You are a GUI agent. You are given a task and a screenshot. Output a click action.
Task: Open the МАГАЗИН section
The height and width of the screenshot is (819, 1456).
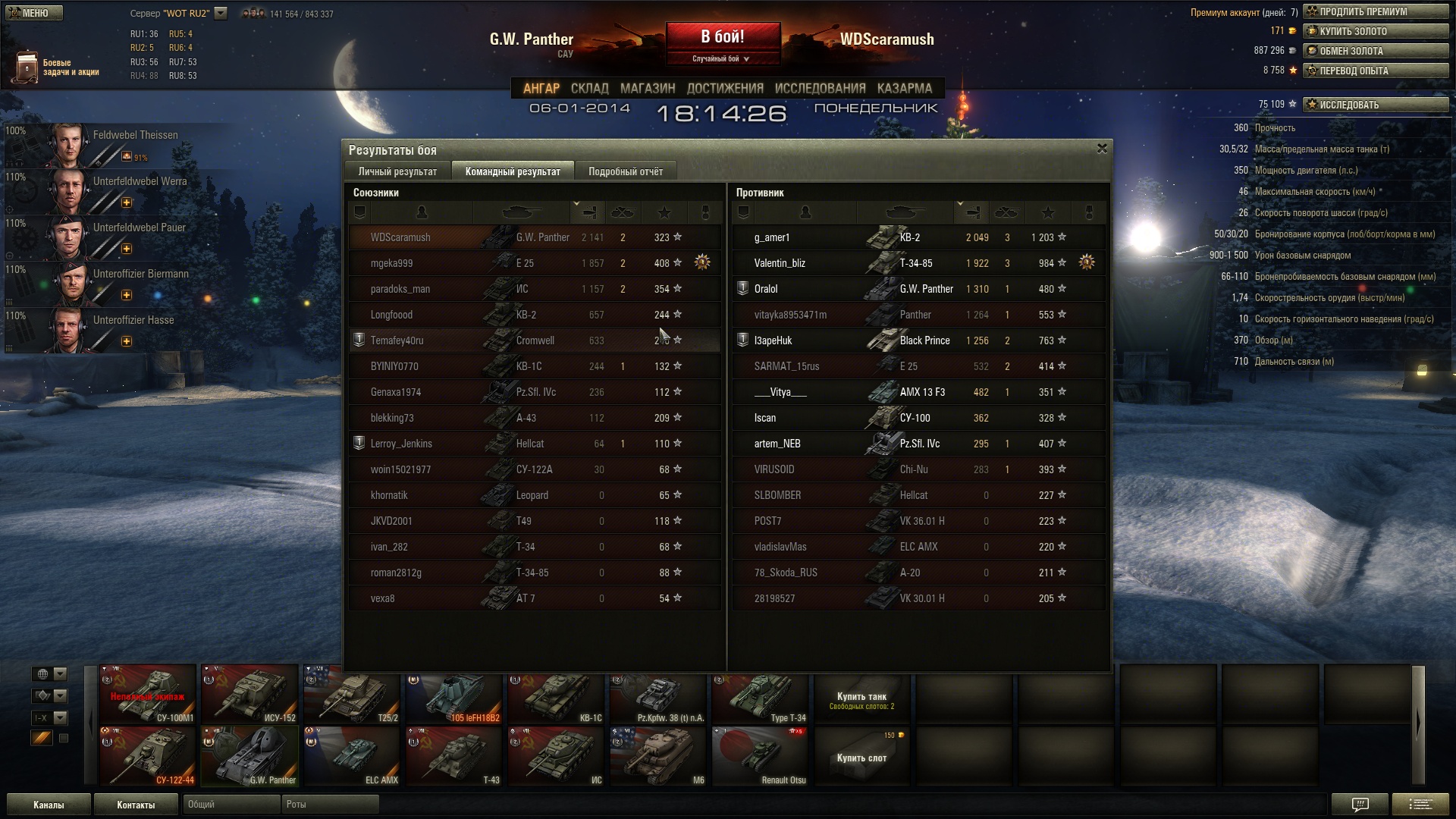click(647, 88)
